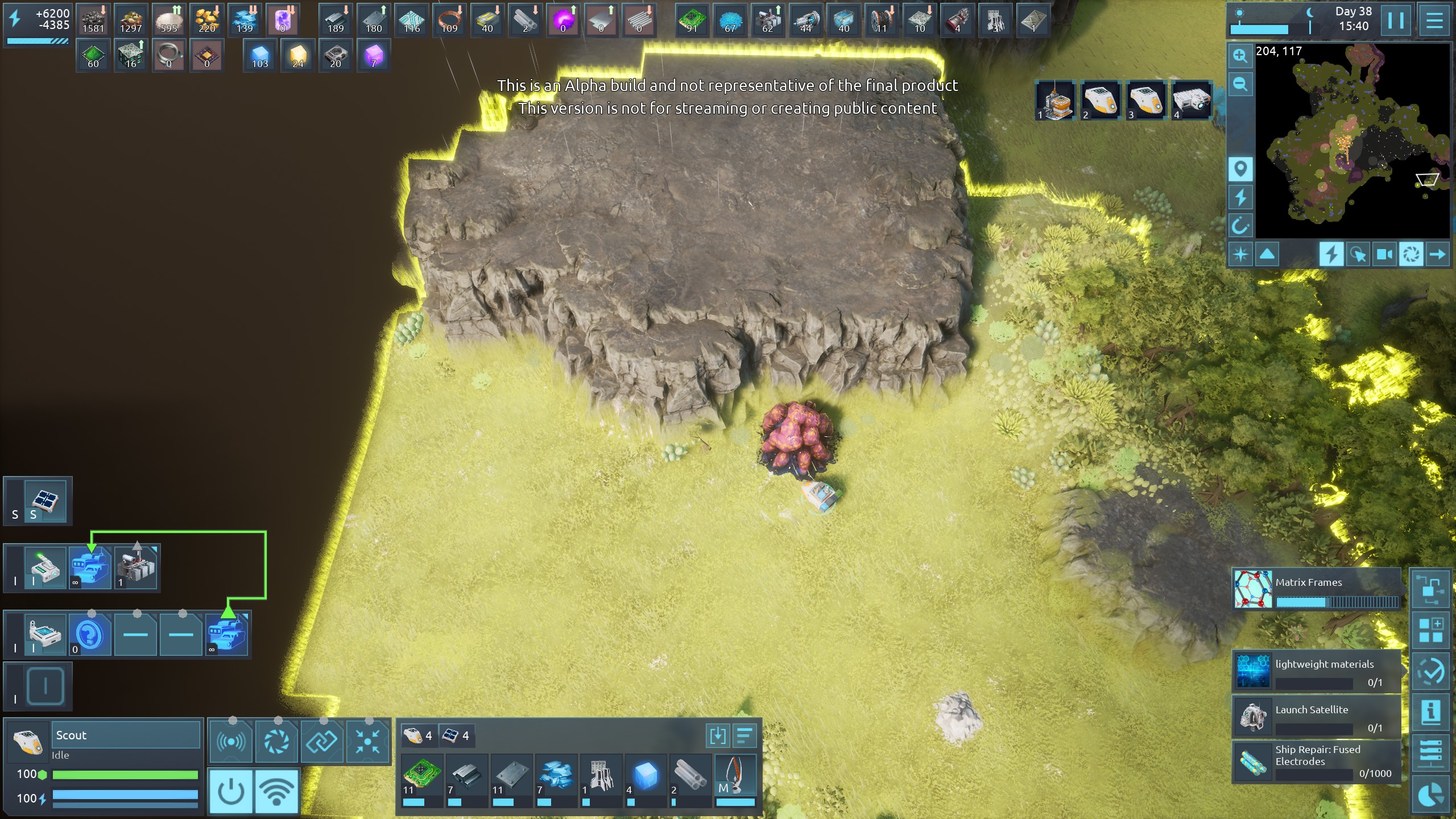Open the Matrix Frames research tracker

[x=1316, y=589]
